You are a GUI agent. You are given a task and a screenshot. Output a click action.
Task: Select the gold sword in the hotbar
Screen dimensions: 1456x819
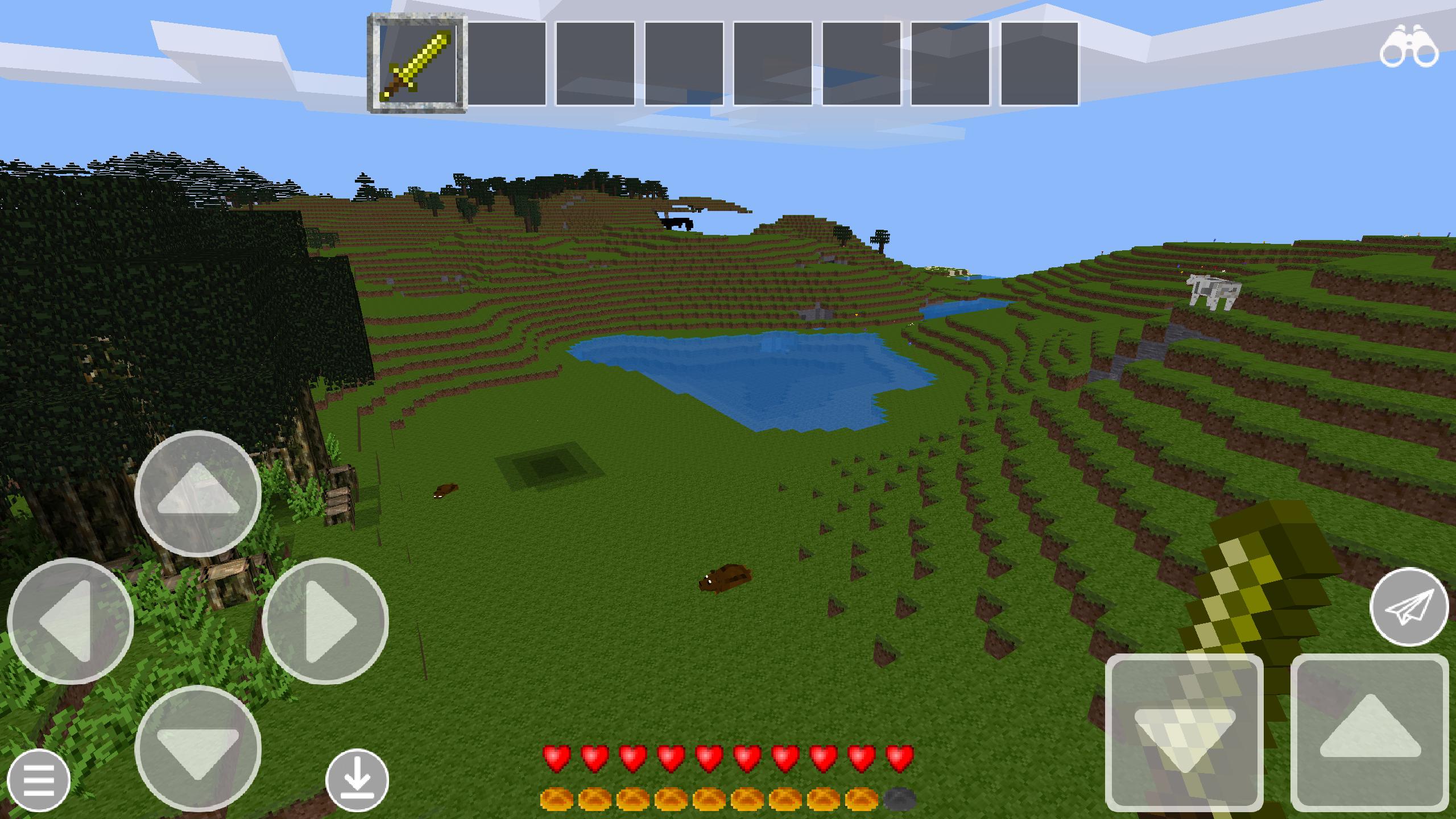pyautogui.click(x=419, y=64)
